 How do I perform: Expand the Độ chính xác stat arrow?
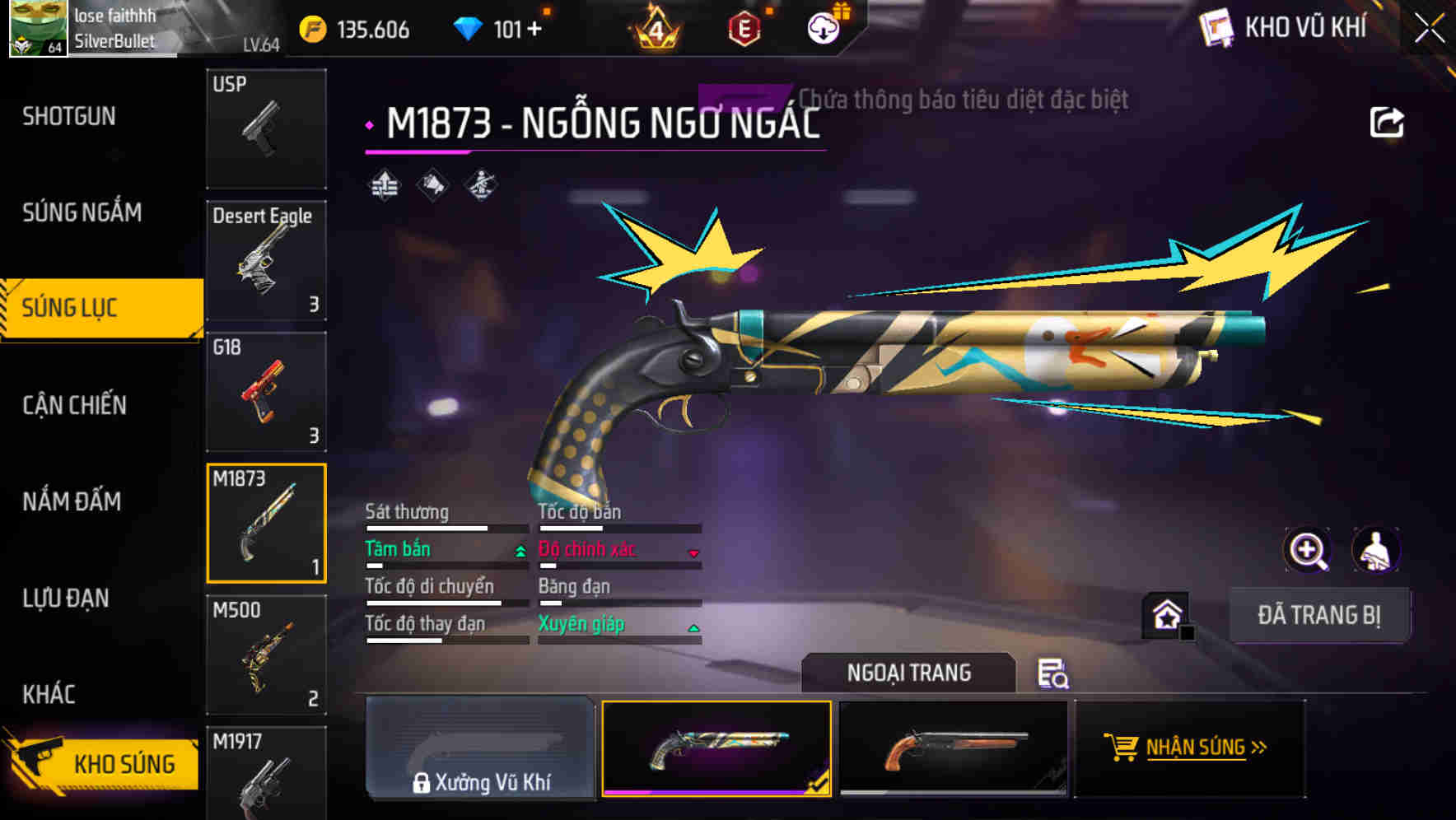(694, 552)
